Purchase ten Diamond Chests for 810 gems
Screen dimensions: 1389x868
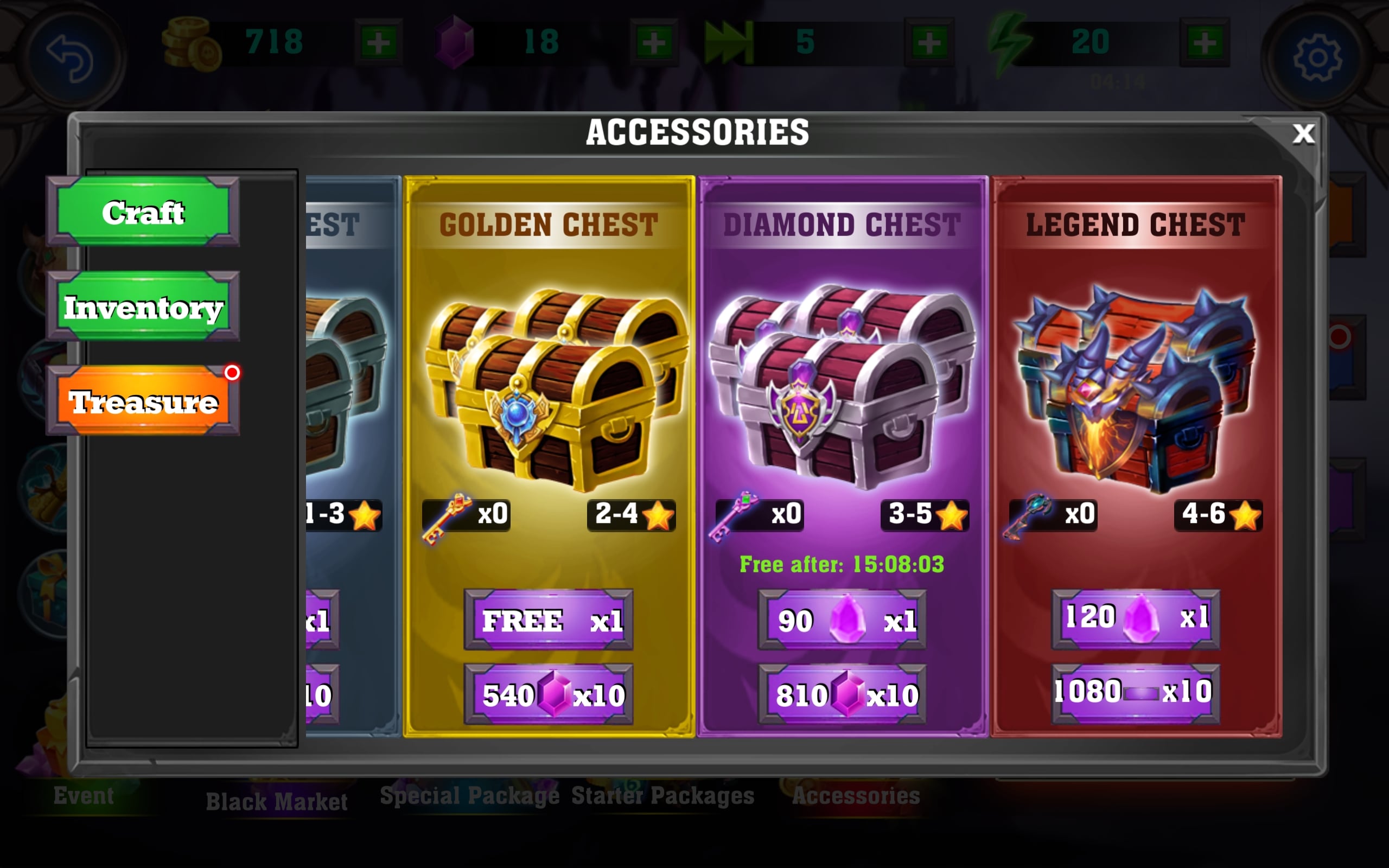(842, 694)
